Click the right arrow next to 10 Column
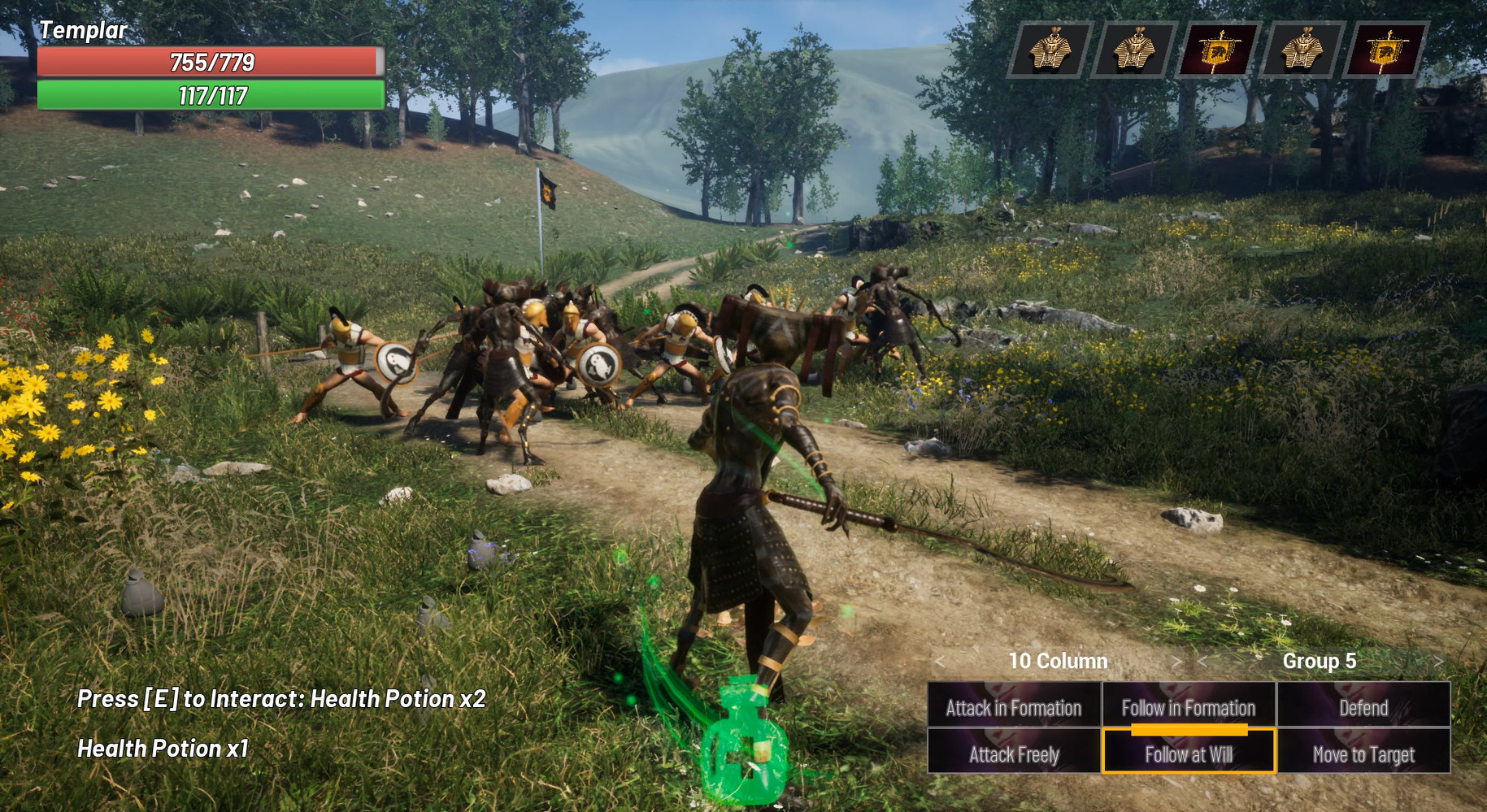This screenshot has height=812, width=1487. click(1177, 662)
